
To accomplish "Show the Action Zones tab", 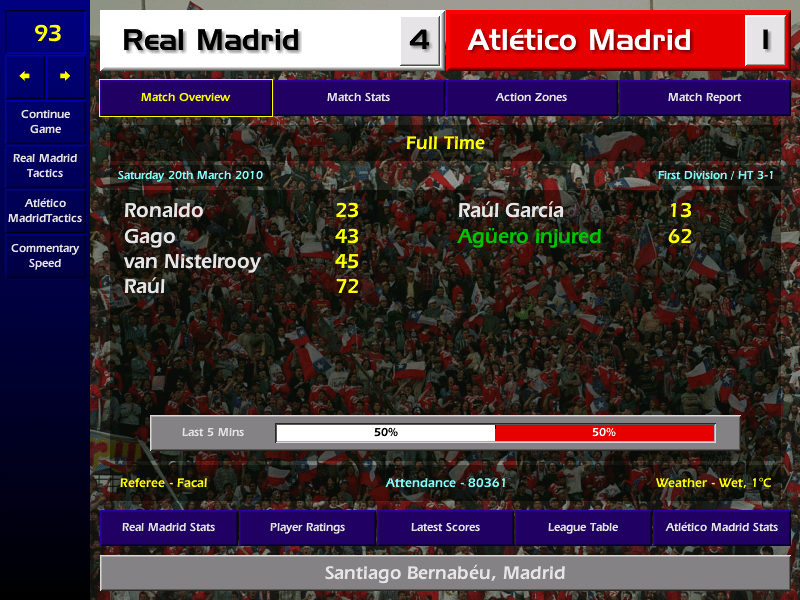I will (531, 98).
